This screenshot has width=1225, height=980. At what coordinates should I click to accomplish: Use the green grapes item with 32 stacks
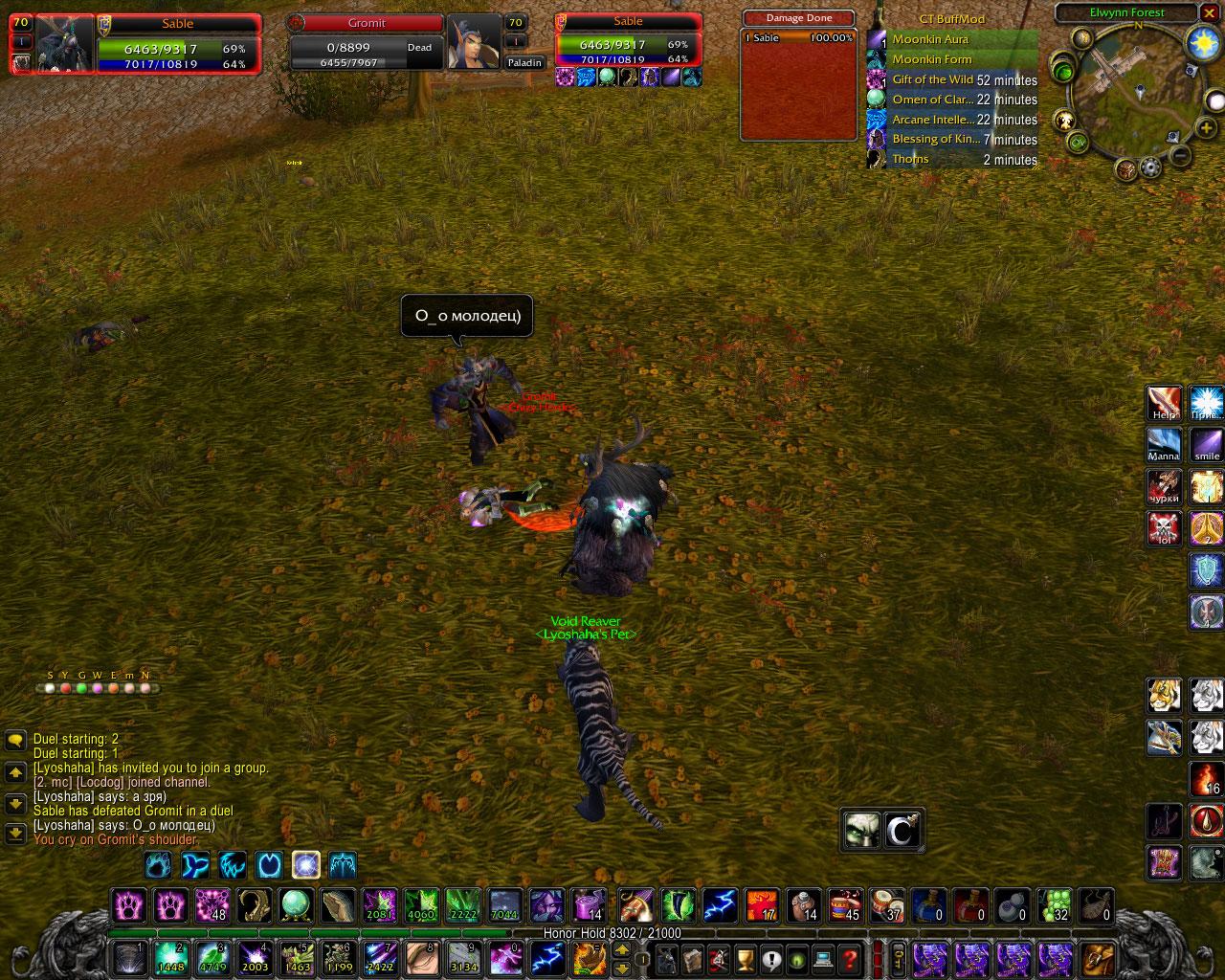[1055, 905]
